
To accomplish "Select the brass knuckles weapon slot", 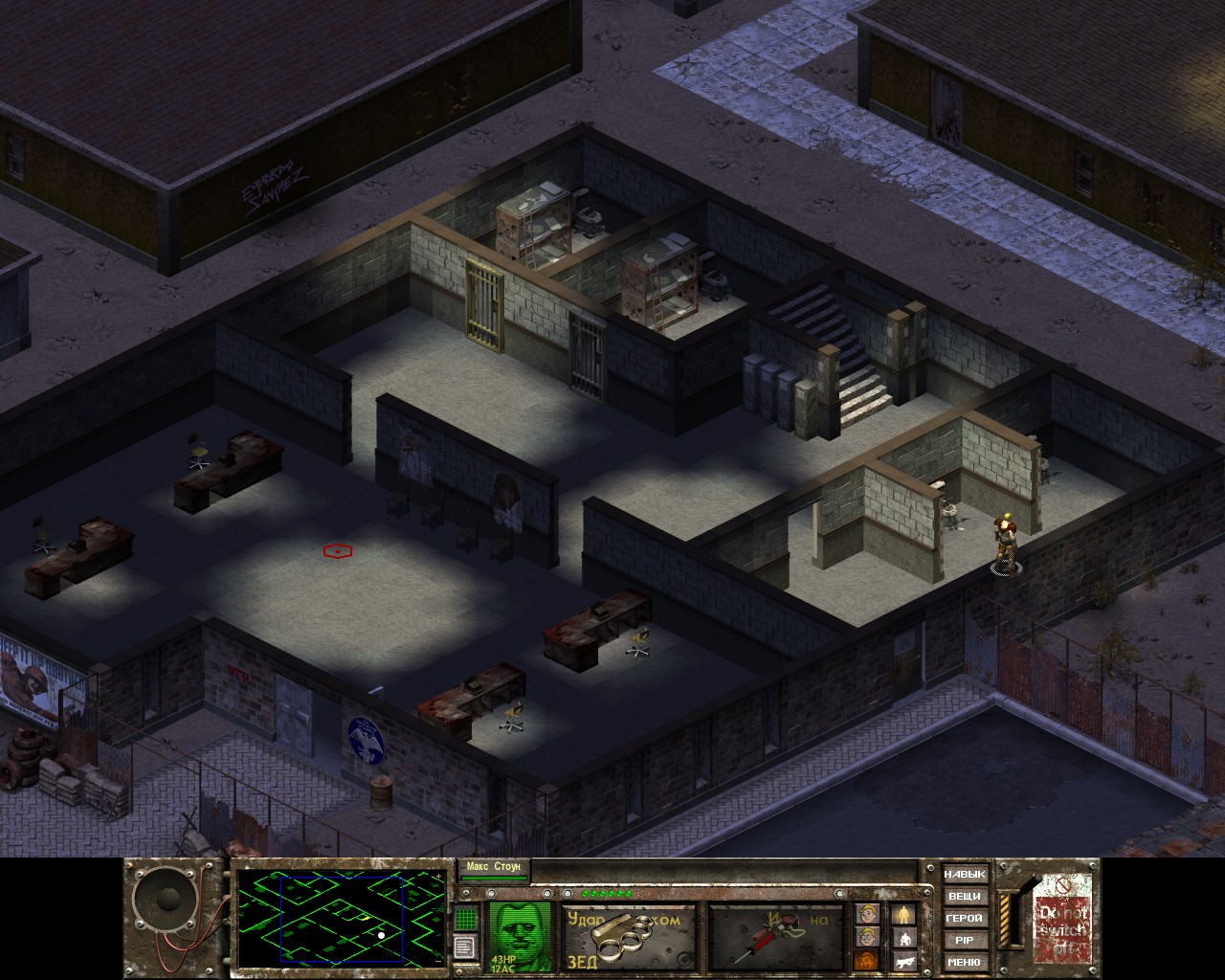I will coord(629,936).
